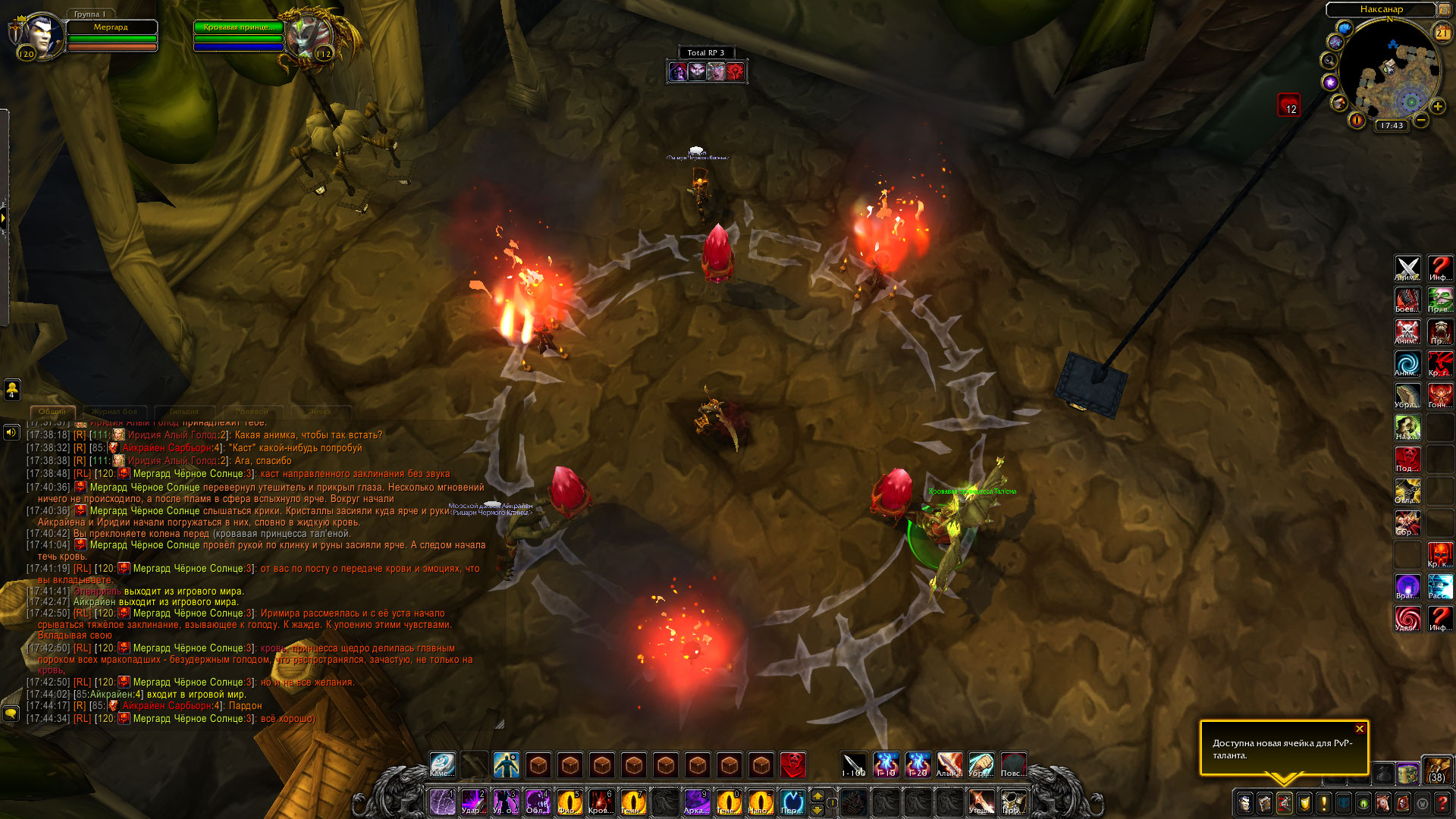Activate the Кров ability in slot 6

pos(601,802)
